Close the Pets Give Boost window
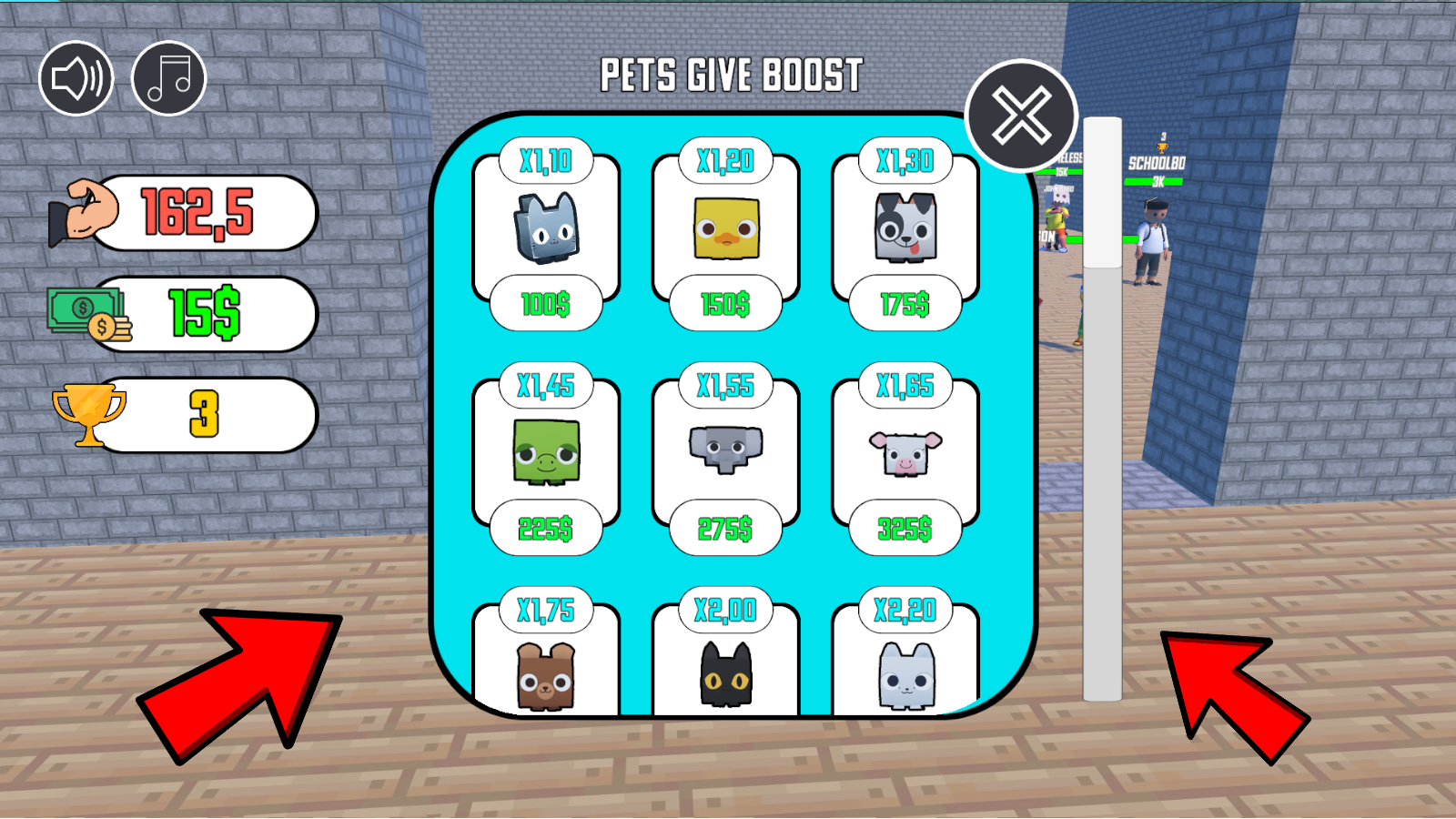 pos(1021,116)
